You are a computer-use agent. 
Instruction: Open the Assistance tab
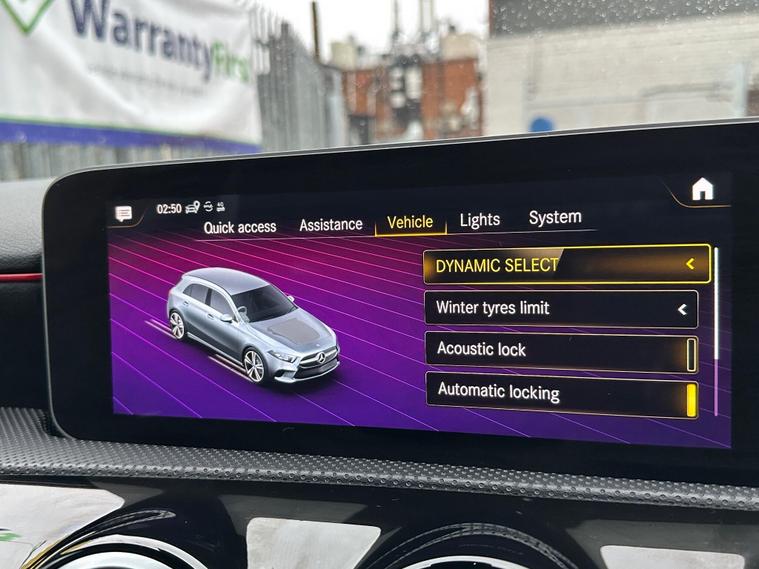pyautogui.click(x=330, y=225)
